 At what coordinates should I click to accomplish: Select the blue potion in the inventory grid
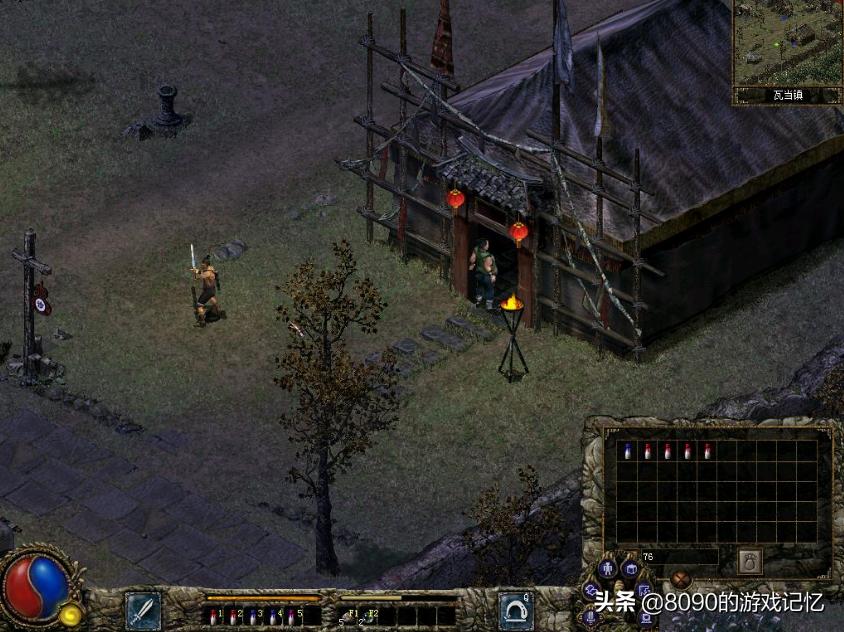[x=627, y=451]
